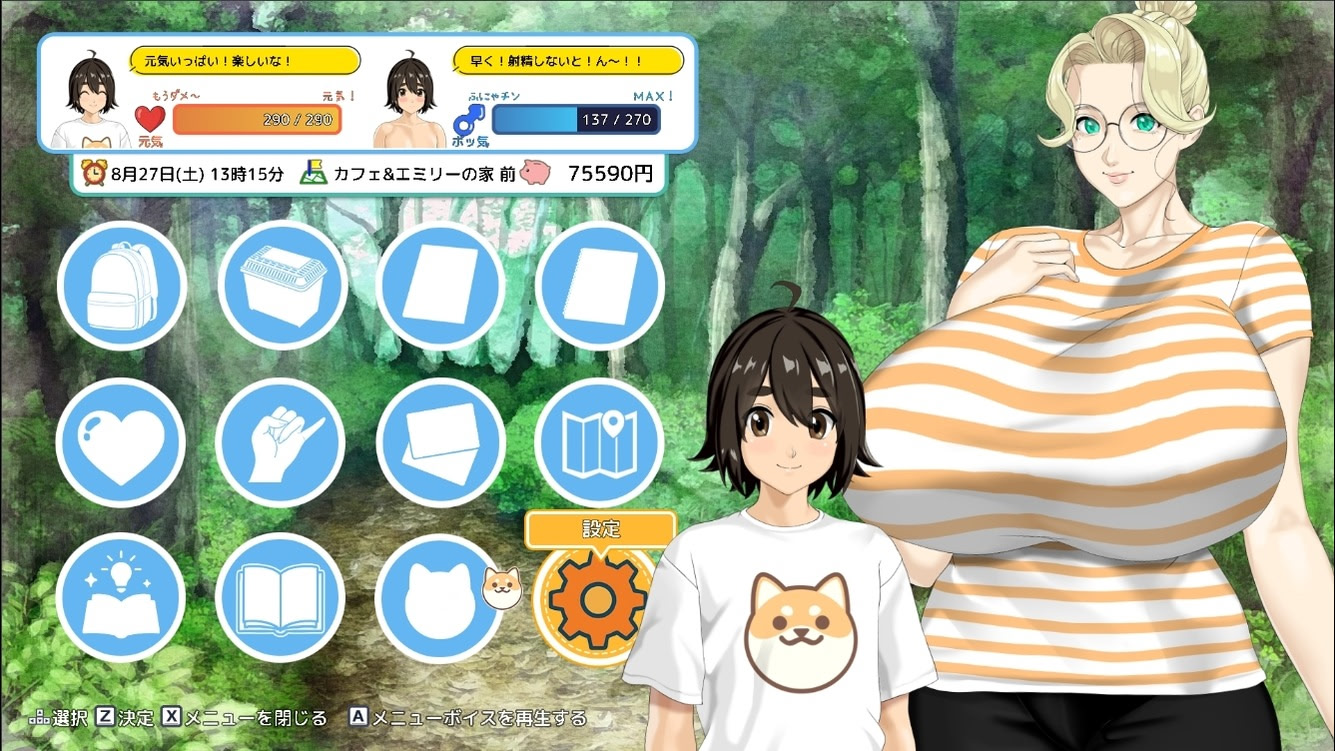The height and width of the screenshot is (751, 1335).
Task: Select the storage box icon
Action: (x=283, y=285)
